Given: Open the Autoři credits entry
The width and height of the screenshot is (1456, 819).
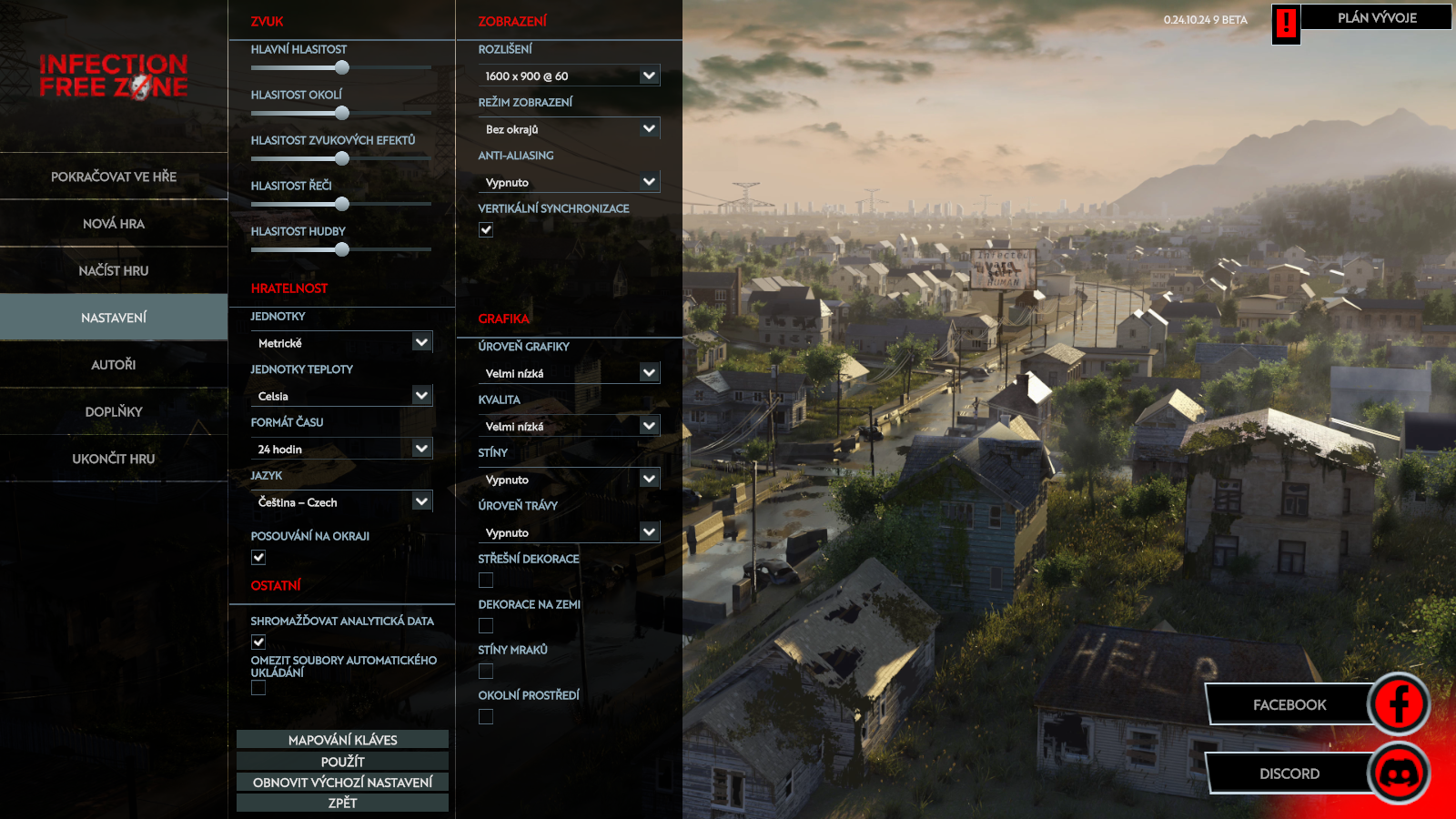Looking at the screenshot, I should (x=114, y=365).
